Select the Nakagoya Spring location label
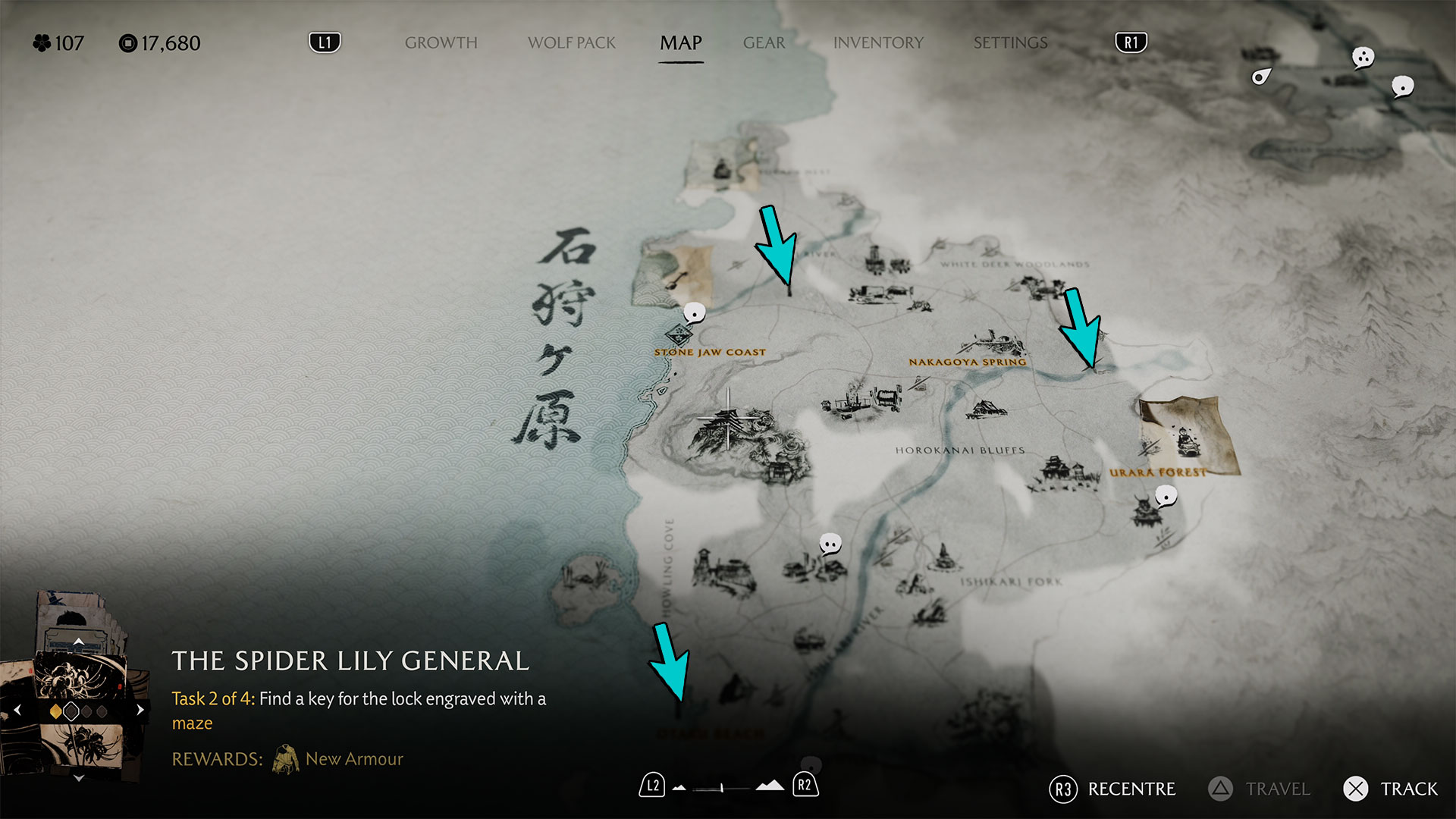The height and width of the screenshot is (819, 1456). click(x=967, y=362)
